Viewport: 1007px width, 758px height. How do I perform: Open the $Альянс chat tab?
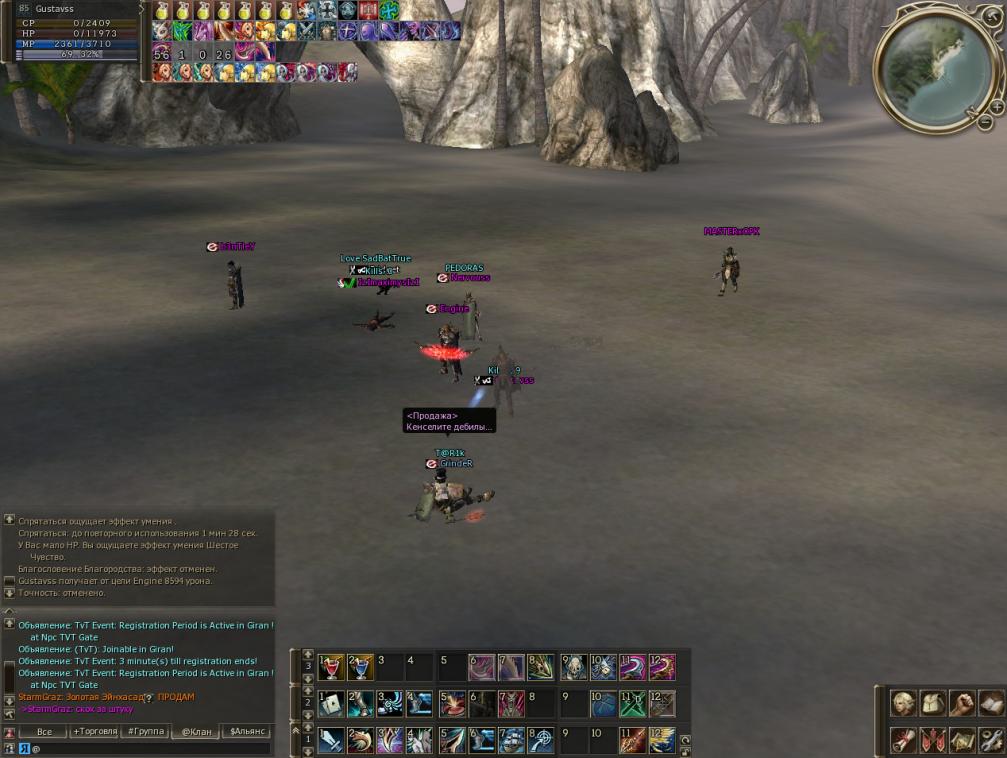[247, 732]
